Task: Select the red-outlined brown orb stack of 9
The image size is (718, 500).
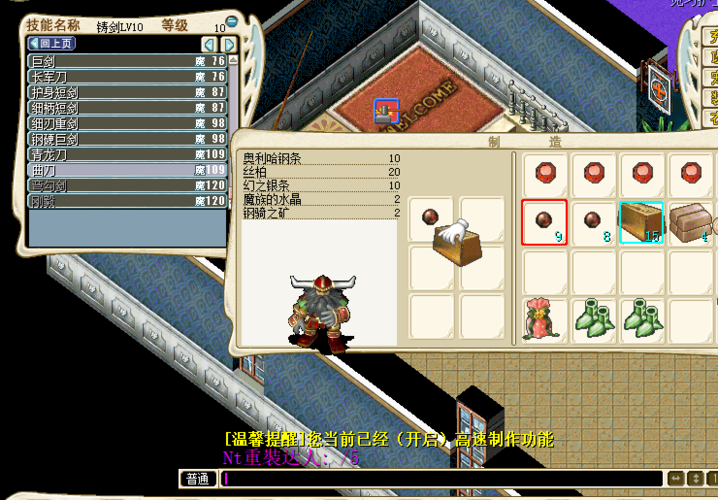Action: [x=544, y=222]
